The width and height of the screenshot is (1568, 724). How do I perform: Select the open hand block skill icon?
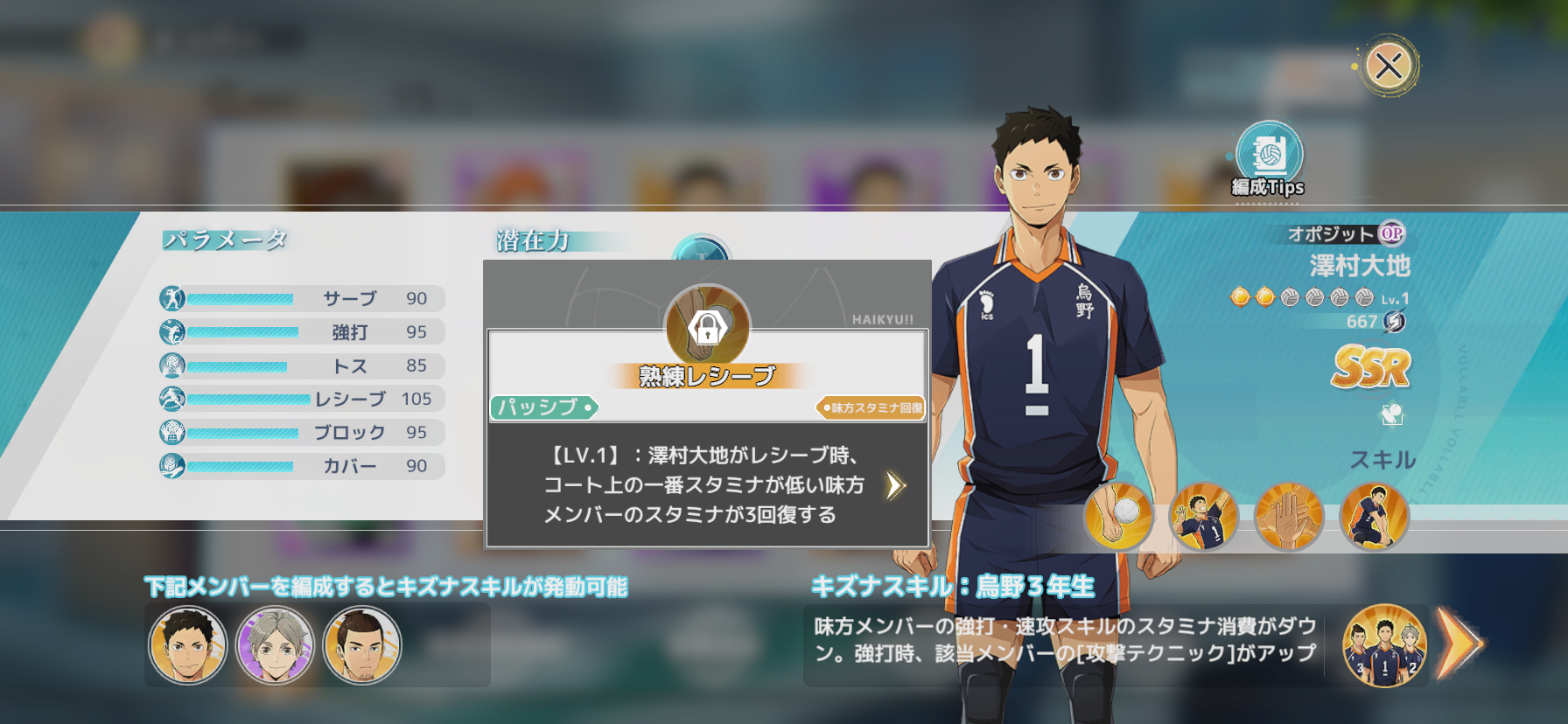click(x=1289, y=516)
